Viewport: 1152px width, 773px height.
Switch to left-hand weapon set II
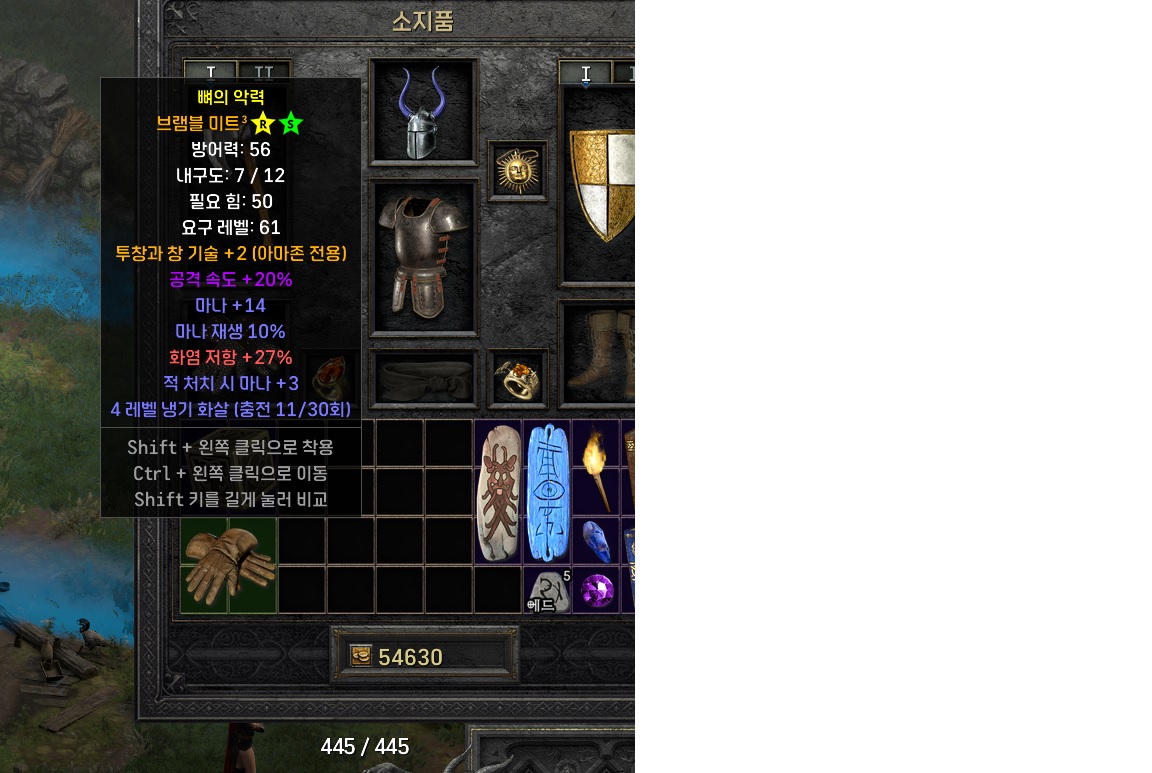coord(264,73)
